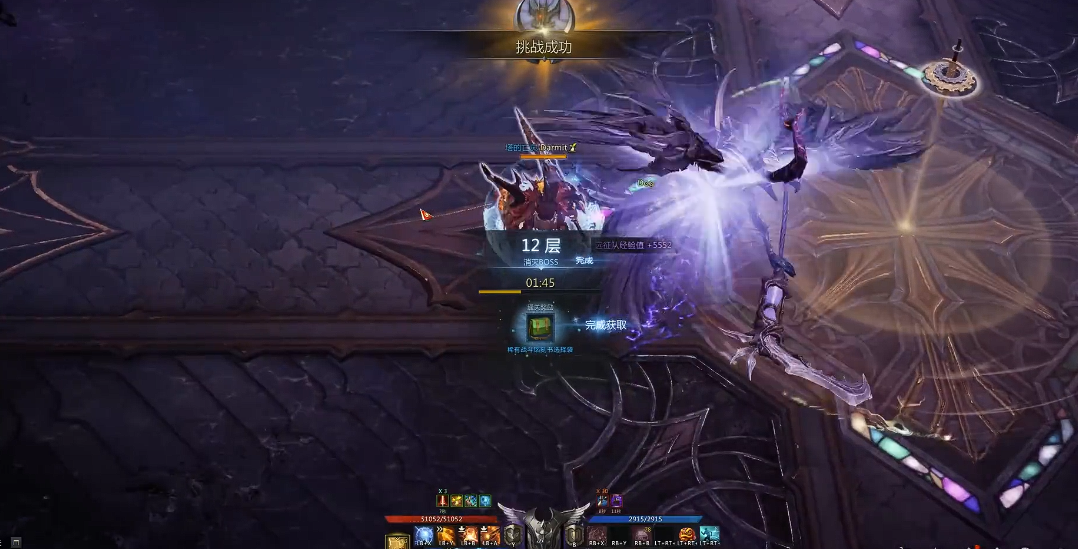Use the cyan figure skill
This screenshot has height=549, width=1078.
click(x=710, y=534)
